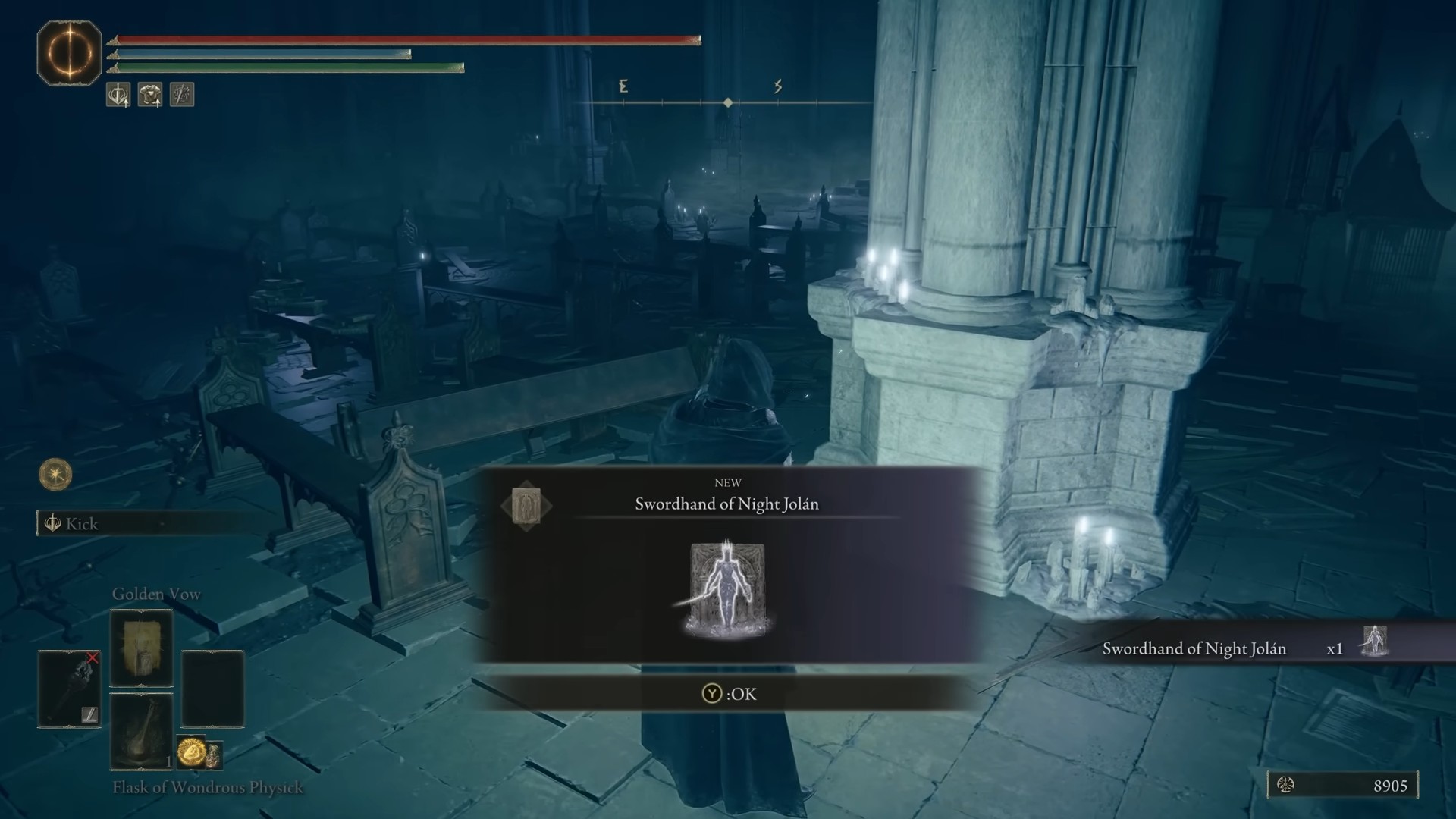Click the first status buff icon

[x=118, y=95]
